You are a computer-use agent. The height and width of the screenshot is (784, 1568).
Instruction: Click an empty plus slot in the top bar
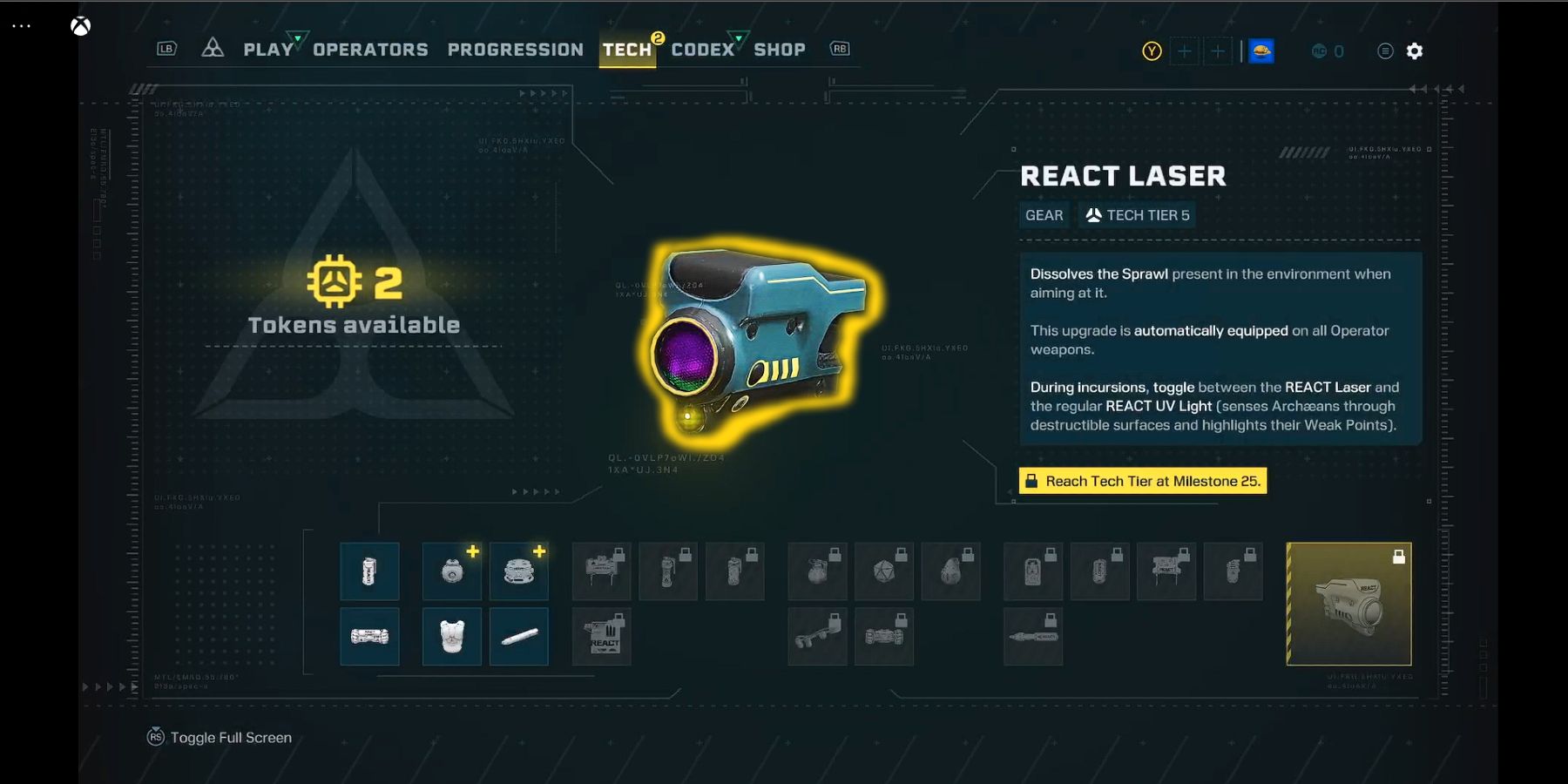(x=1186, y=51)
